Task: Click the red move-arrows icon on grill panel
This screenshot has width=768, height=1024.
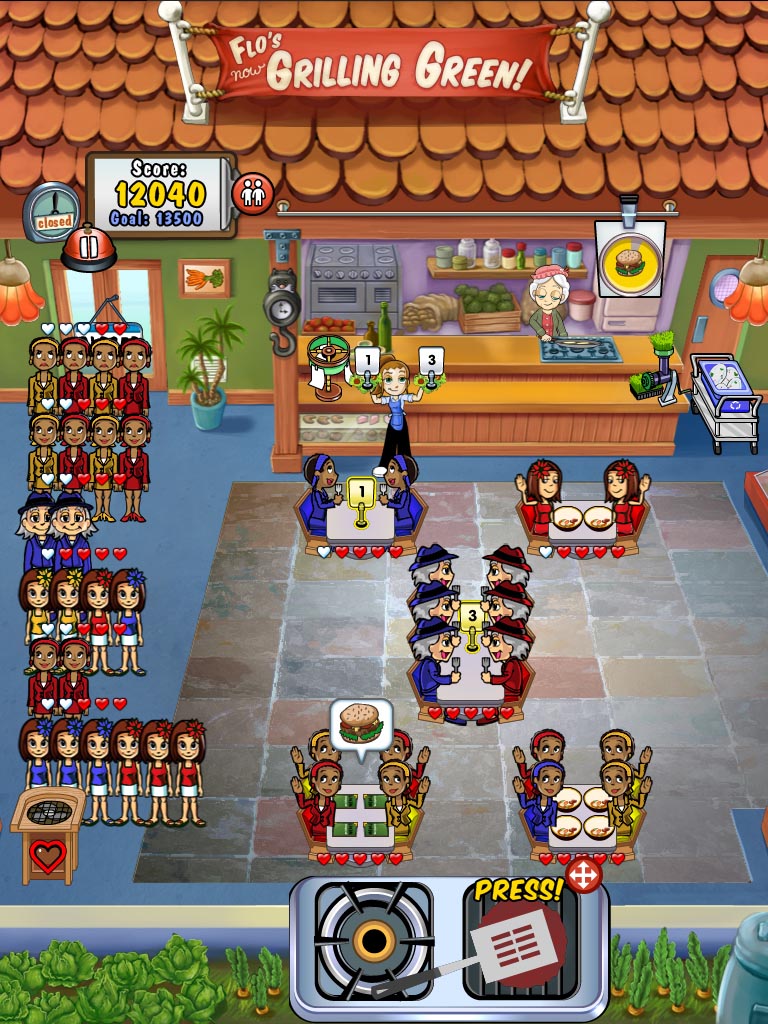Action: click(583, 875)
